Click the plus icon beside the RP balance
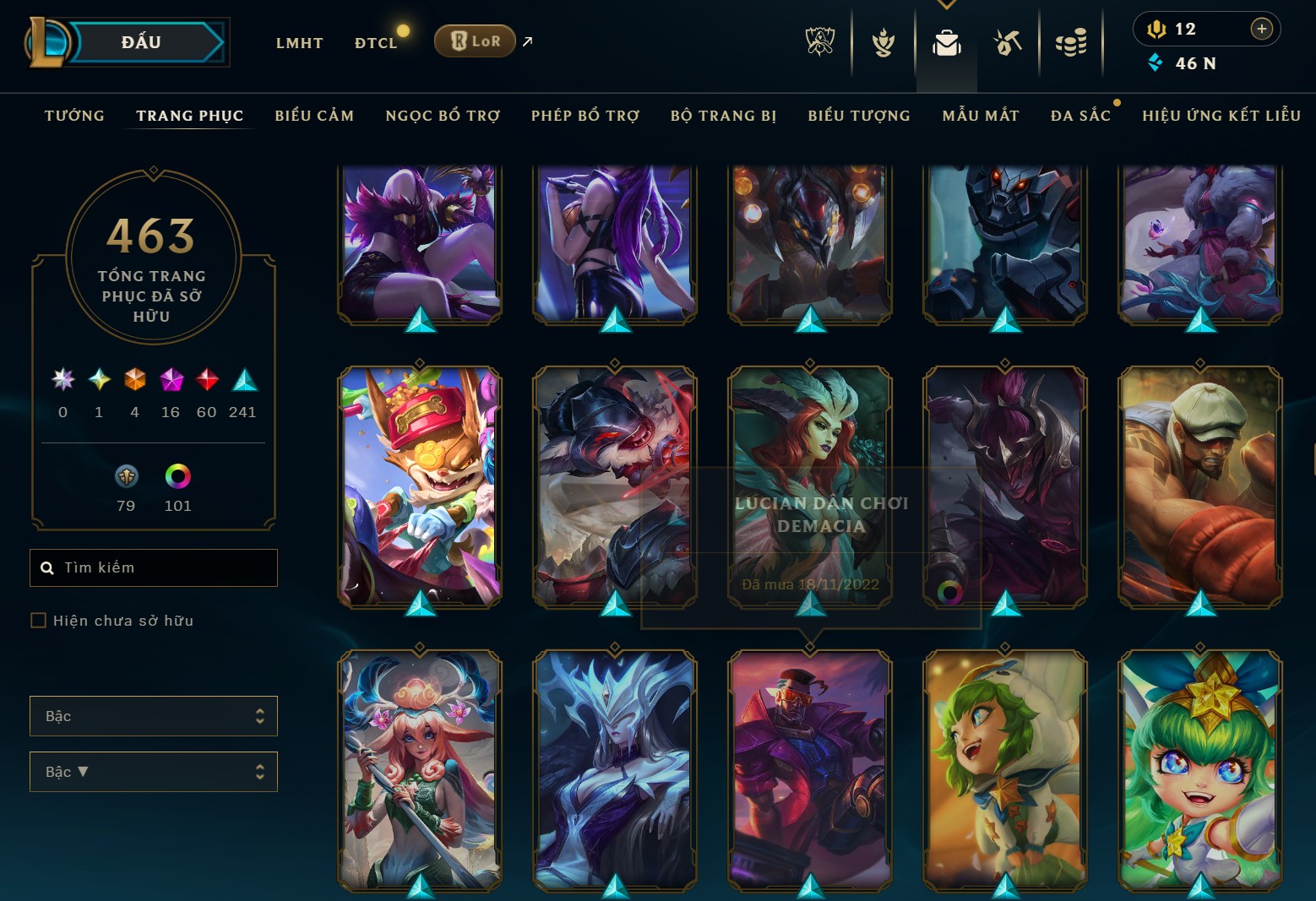1316x901 pixels. (1263, 28)
